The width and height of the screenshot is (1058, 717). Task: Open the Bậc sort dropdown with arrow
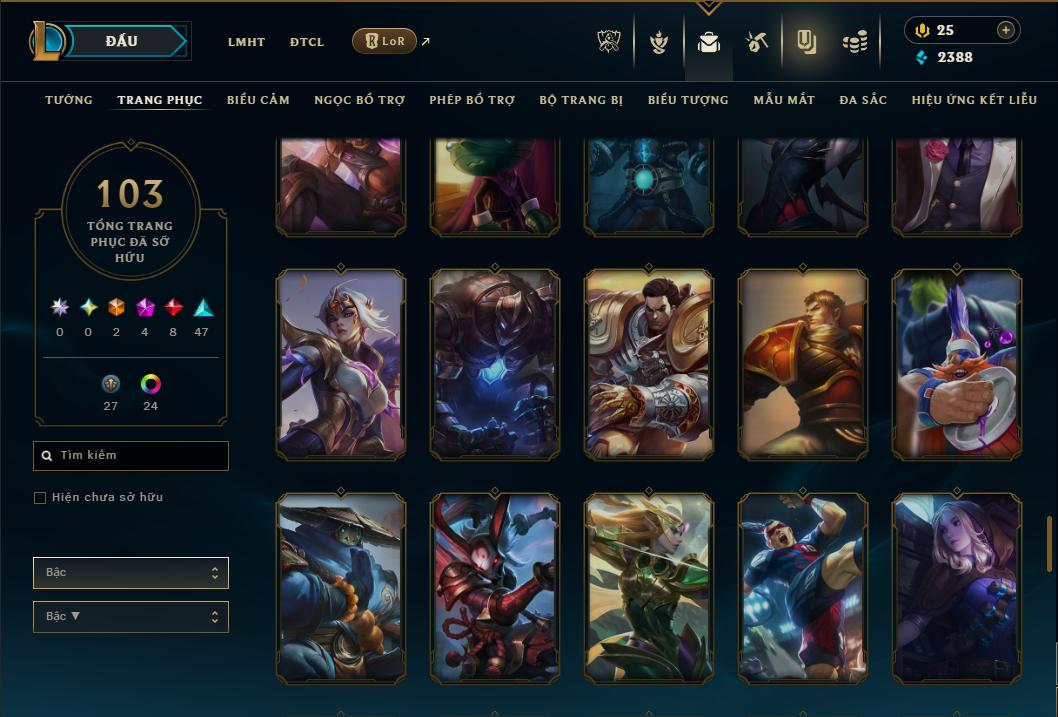click(x=131, y=617)
